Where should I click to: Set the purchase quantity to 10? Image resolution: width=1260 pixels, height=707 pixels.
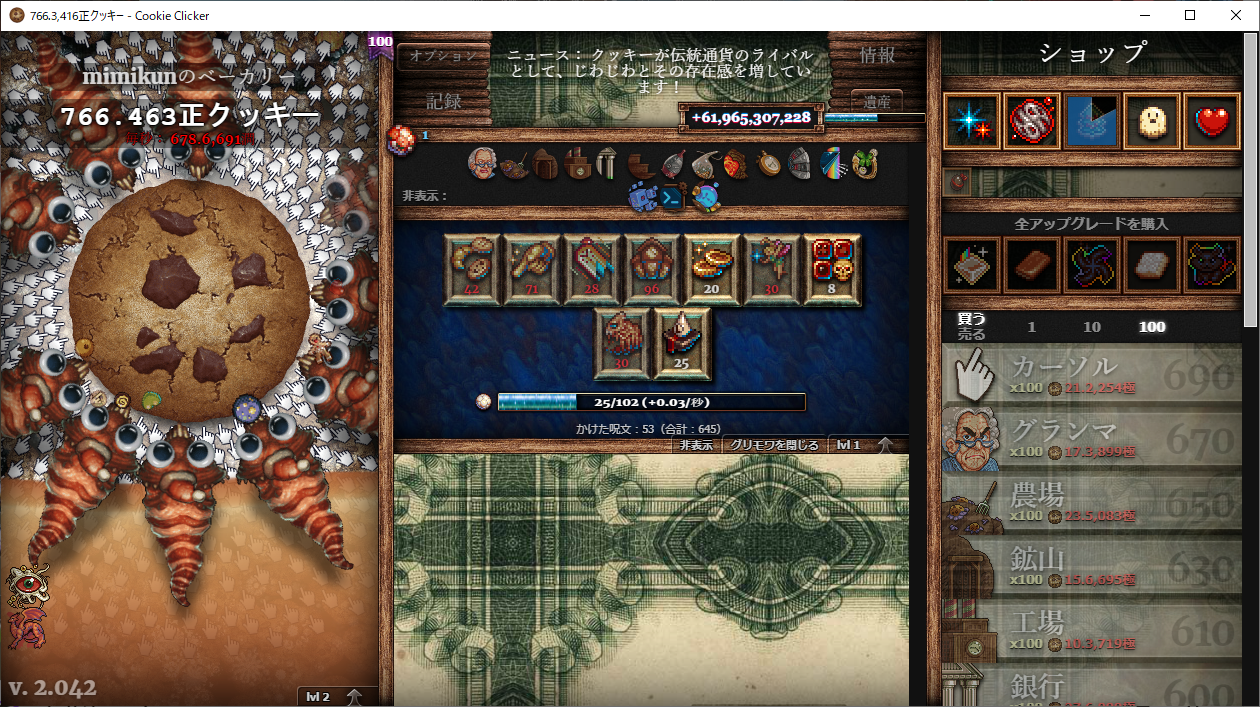(x=1092, y=327)
